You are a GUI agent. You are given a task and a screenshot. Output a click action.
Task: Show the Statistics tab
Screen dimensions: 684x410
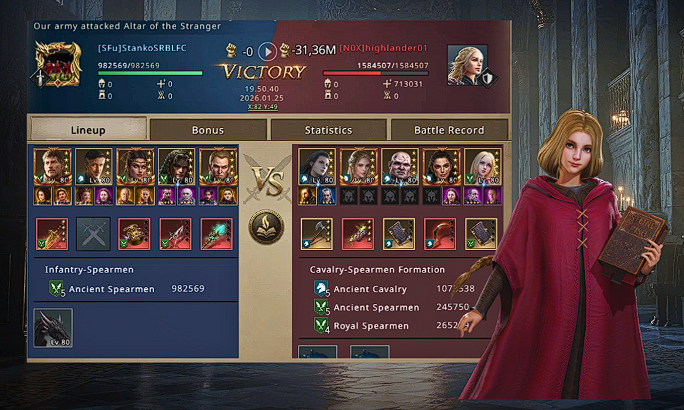click(x=328, y=130)
